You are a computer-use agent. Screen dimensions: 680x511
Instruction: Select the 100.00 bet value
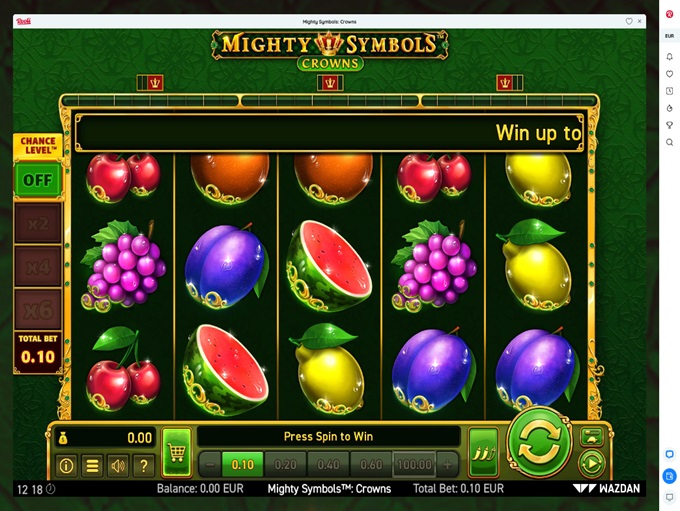[414, 464]
